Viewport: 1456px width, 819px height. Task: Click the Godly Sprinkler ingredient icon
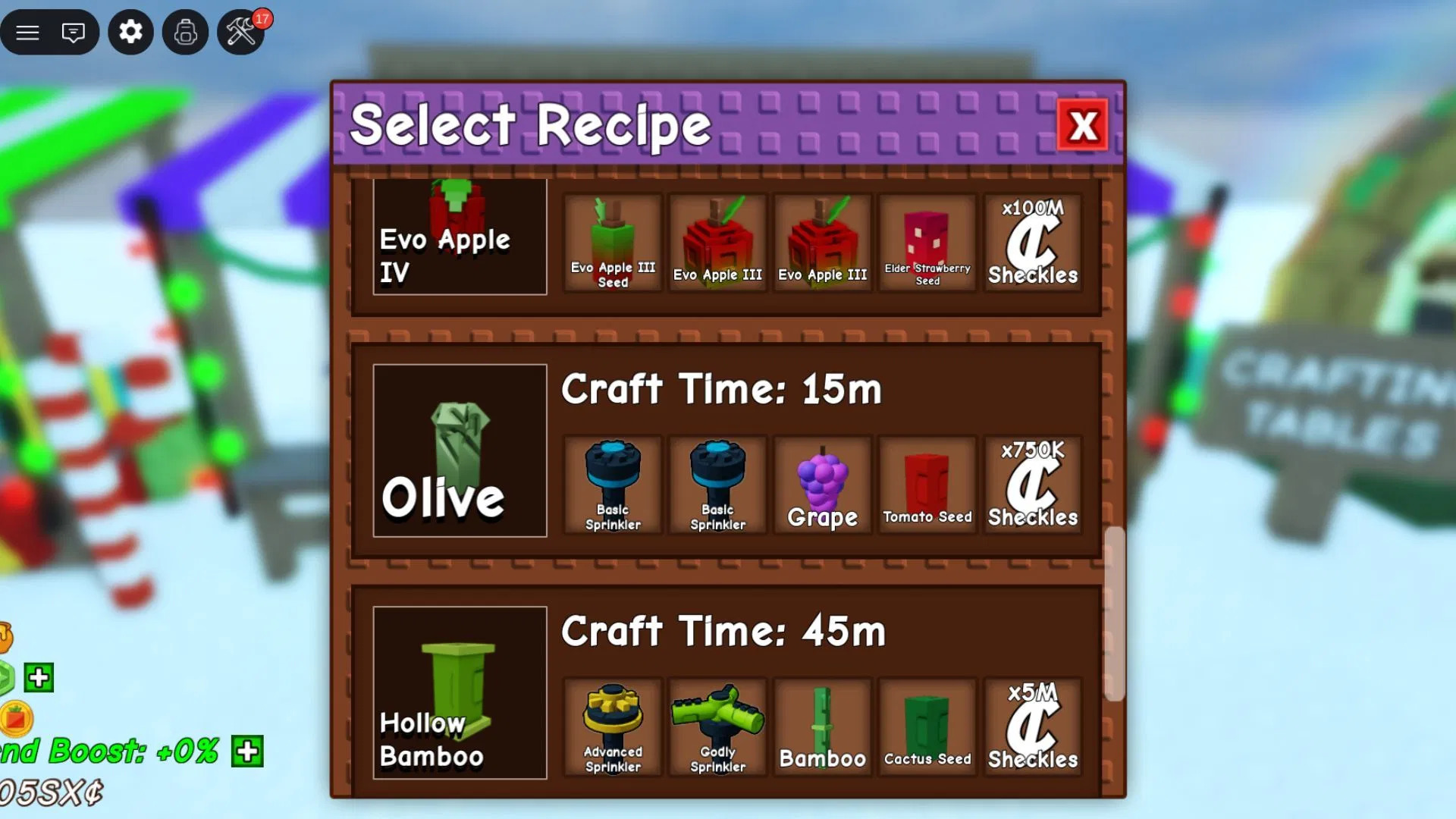717,726
